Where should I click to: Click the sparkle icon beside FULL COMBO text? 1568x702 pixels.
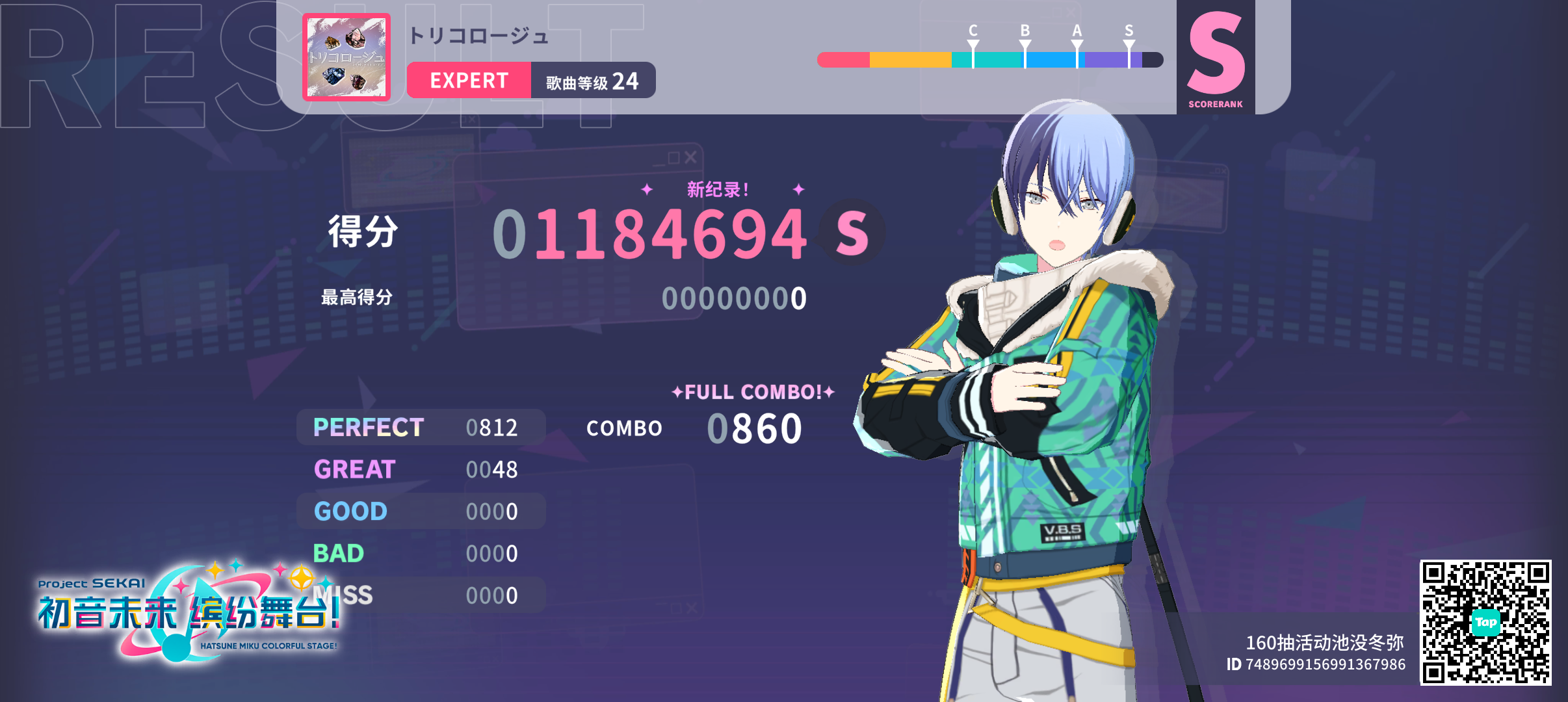click(678, 391)
